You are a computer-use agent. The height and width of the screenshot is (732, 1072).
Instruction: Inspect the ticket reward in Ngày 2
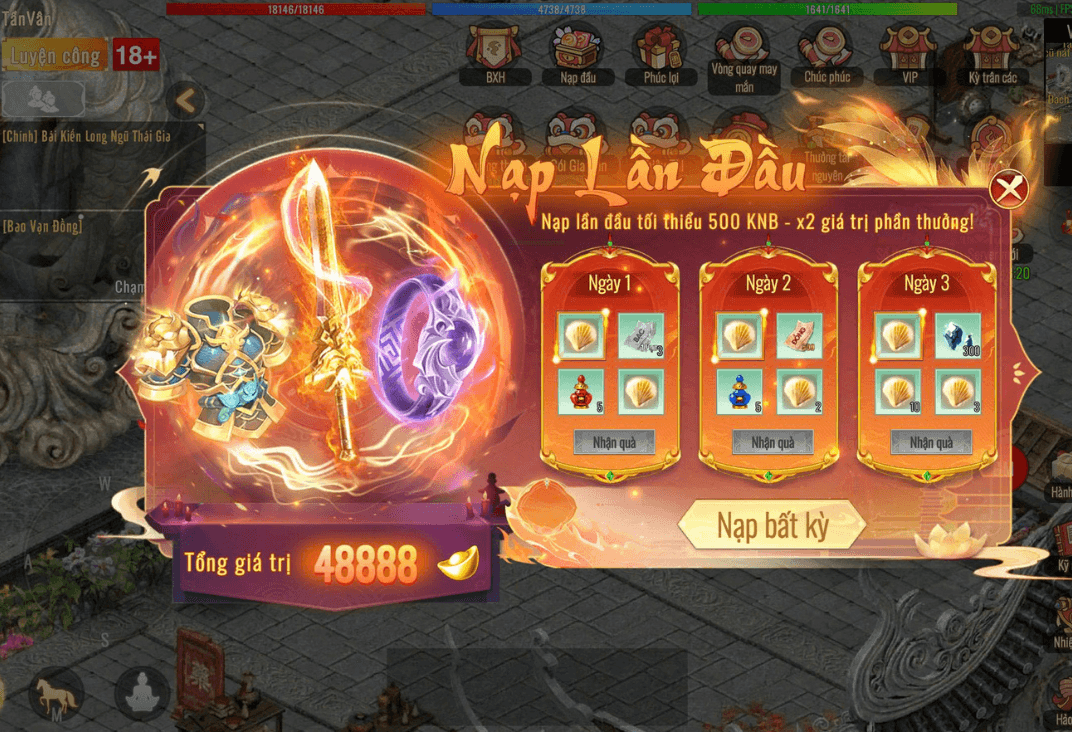pos(799,336)
